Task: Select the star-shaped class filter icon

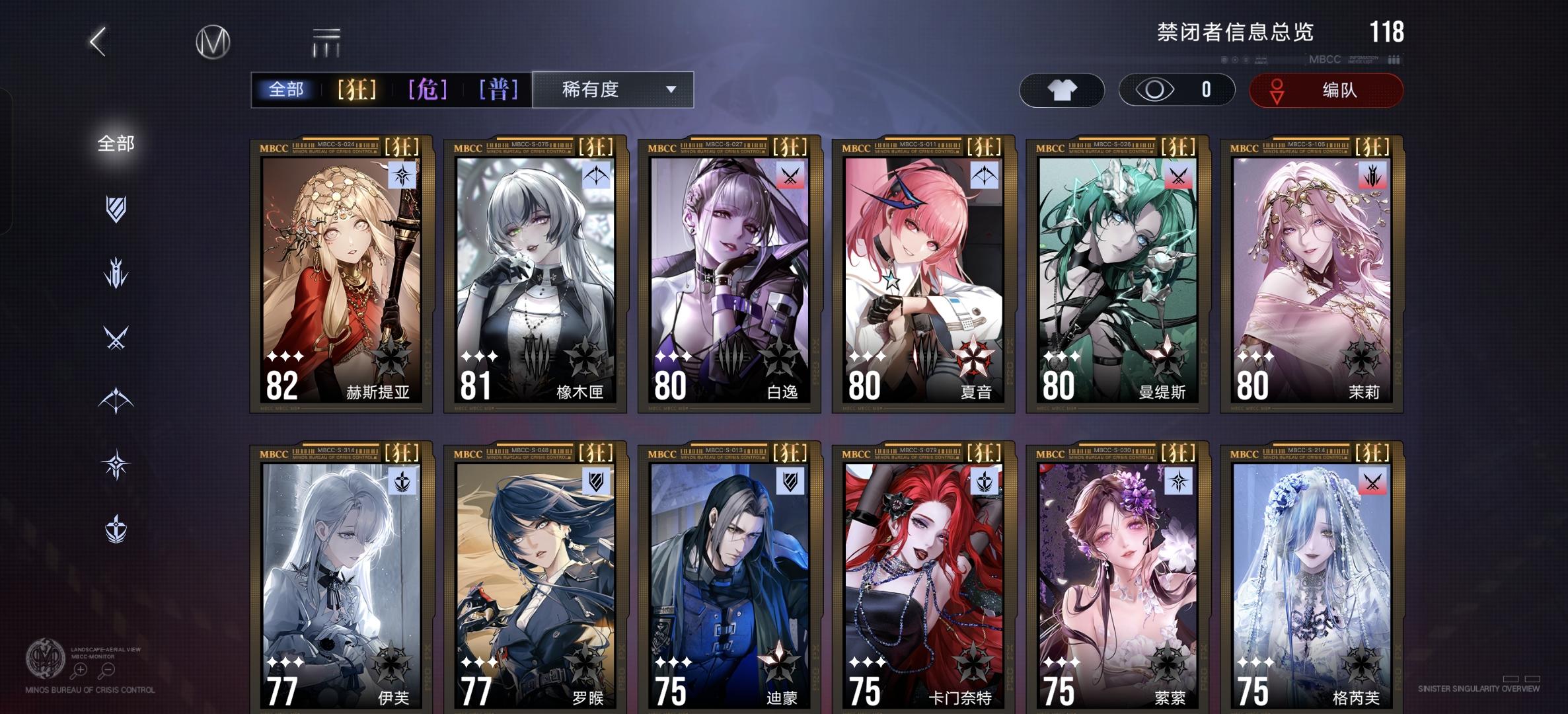Action: click(x=116, y=461)
